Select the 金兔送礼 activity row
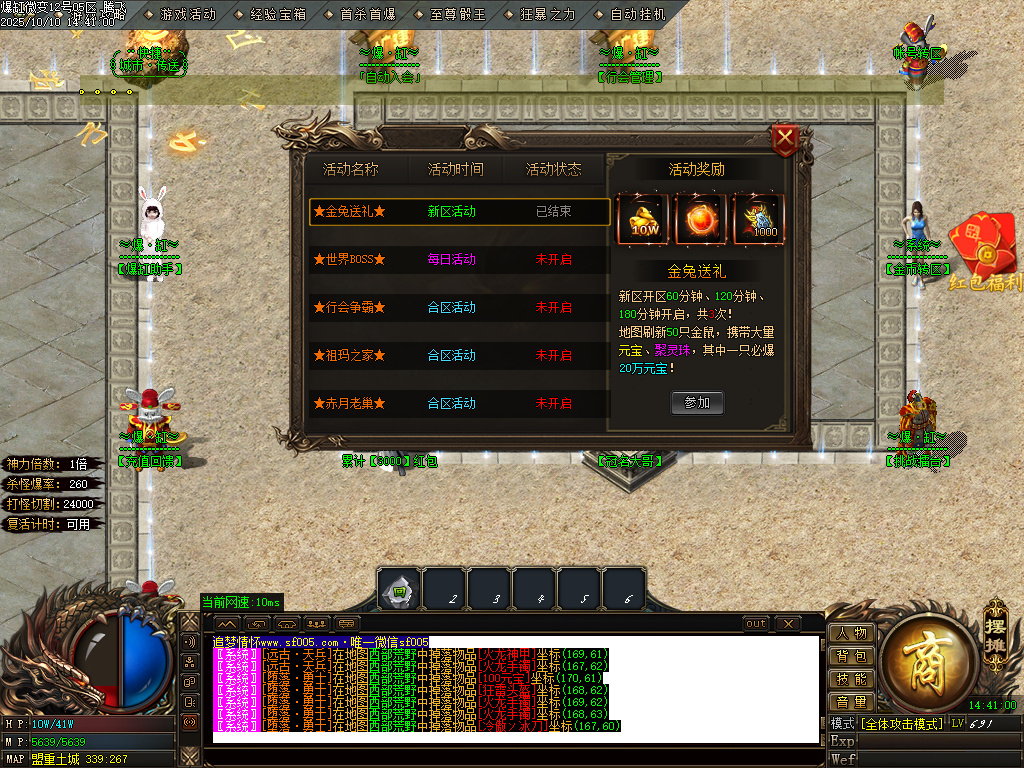Image resolution: width=1024 pixels, height=768 pixels. [x=459, y=212]
